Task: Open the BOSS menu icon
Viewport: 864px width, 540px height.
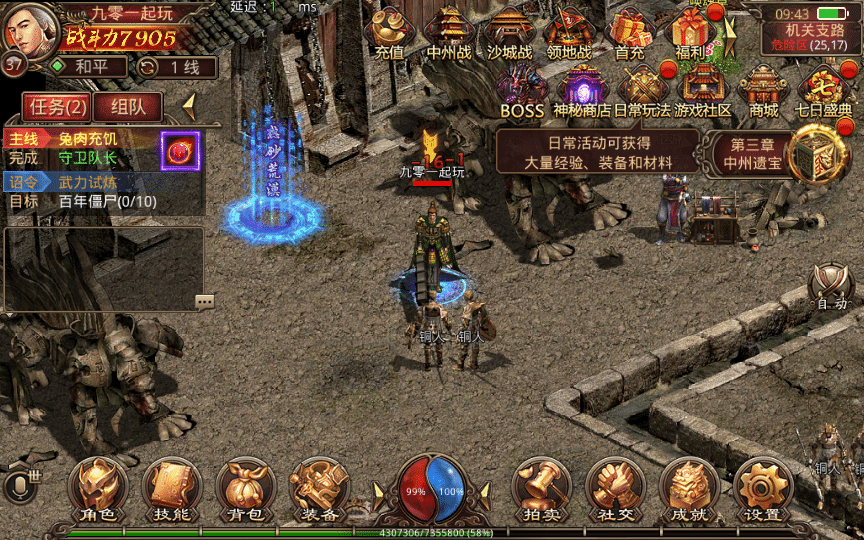Action: click(521, 90)
